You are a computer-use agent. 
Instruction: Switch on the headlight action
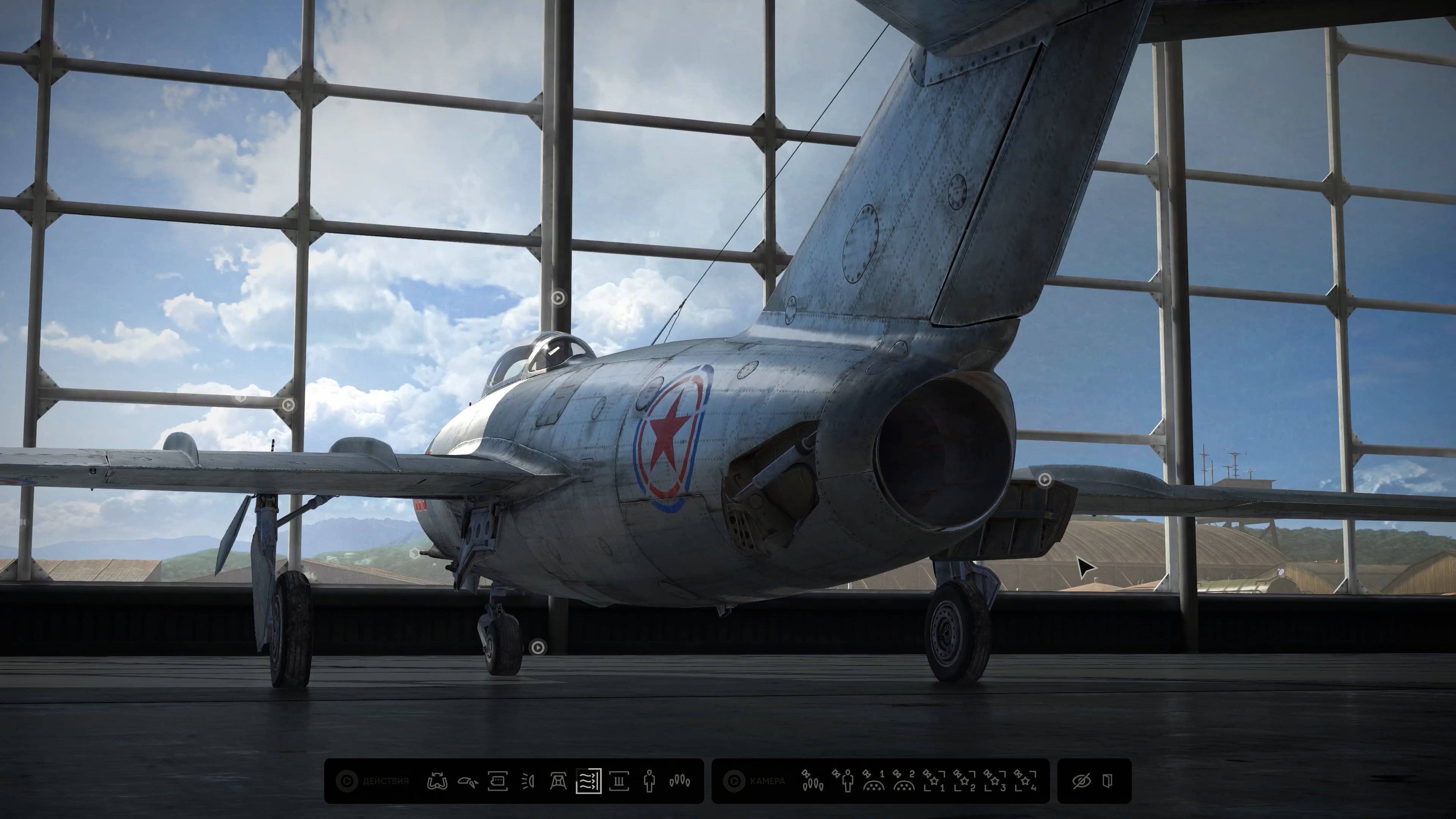click(x=528, y=781)
